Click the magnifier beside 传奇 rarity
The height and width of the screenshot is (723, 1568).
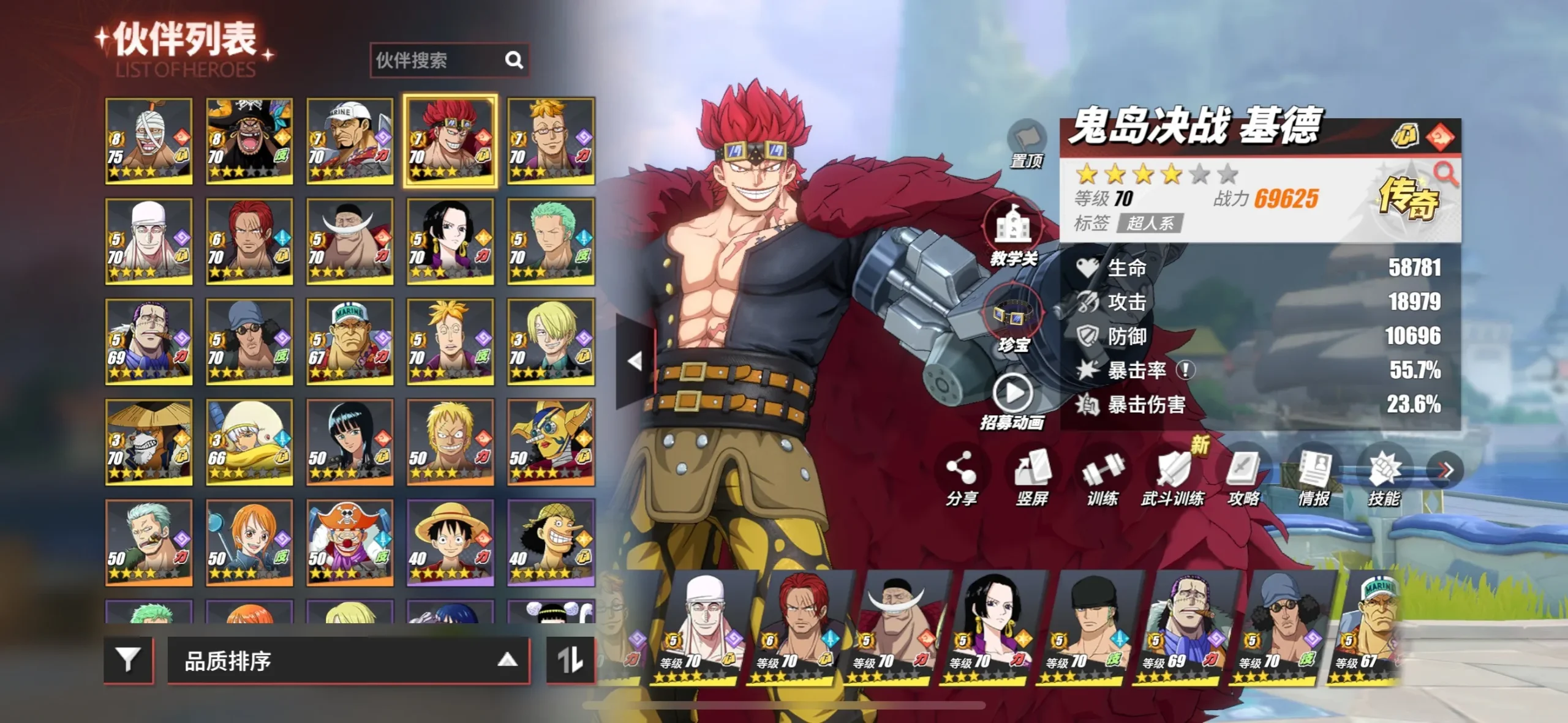(1445, 174)
